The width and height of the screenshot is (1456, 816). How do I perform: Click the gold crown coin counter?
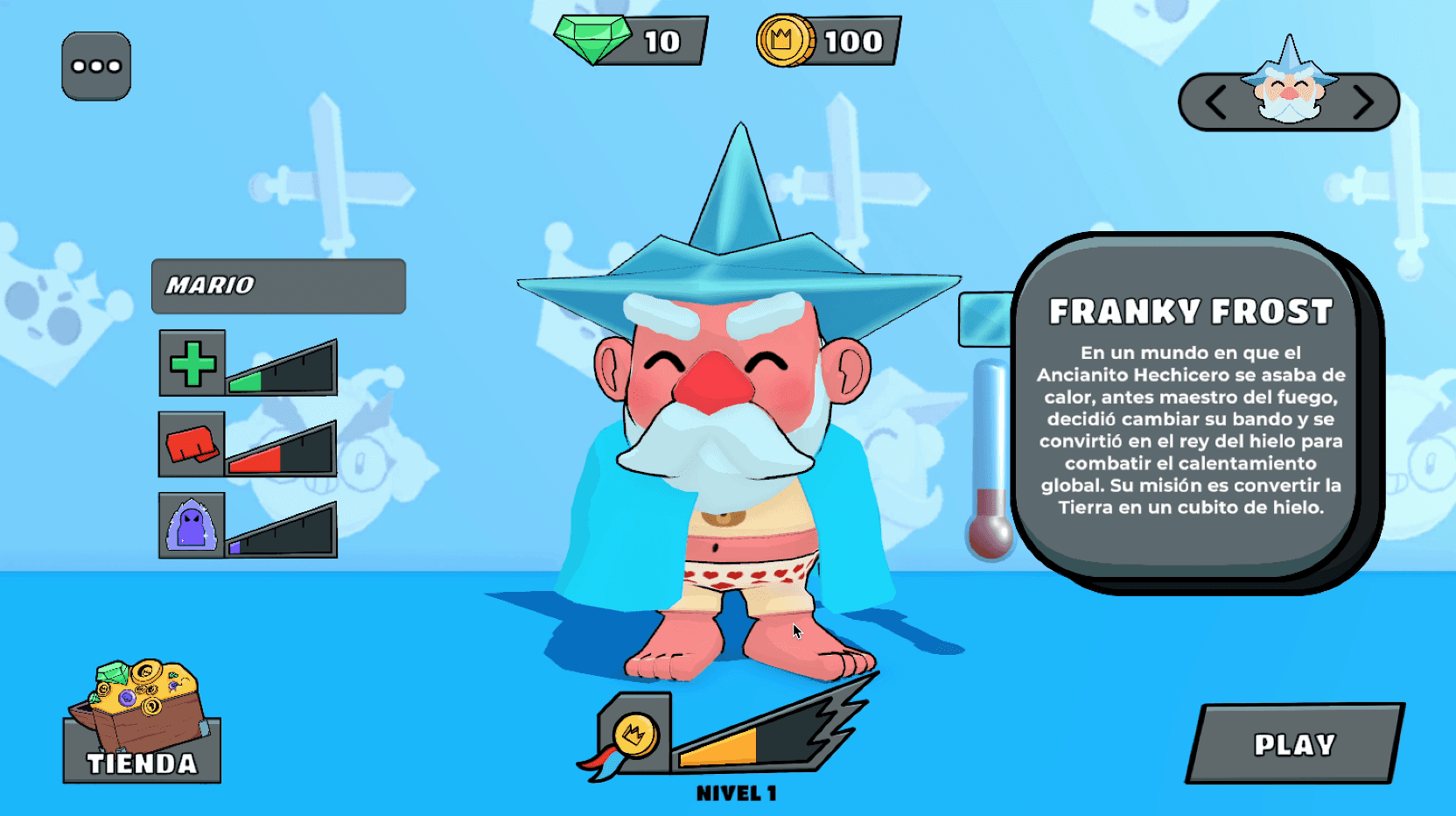click(x=828, y=41)
